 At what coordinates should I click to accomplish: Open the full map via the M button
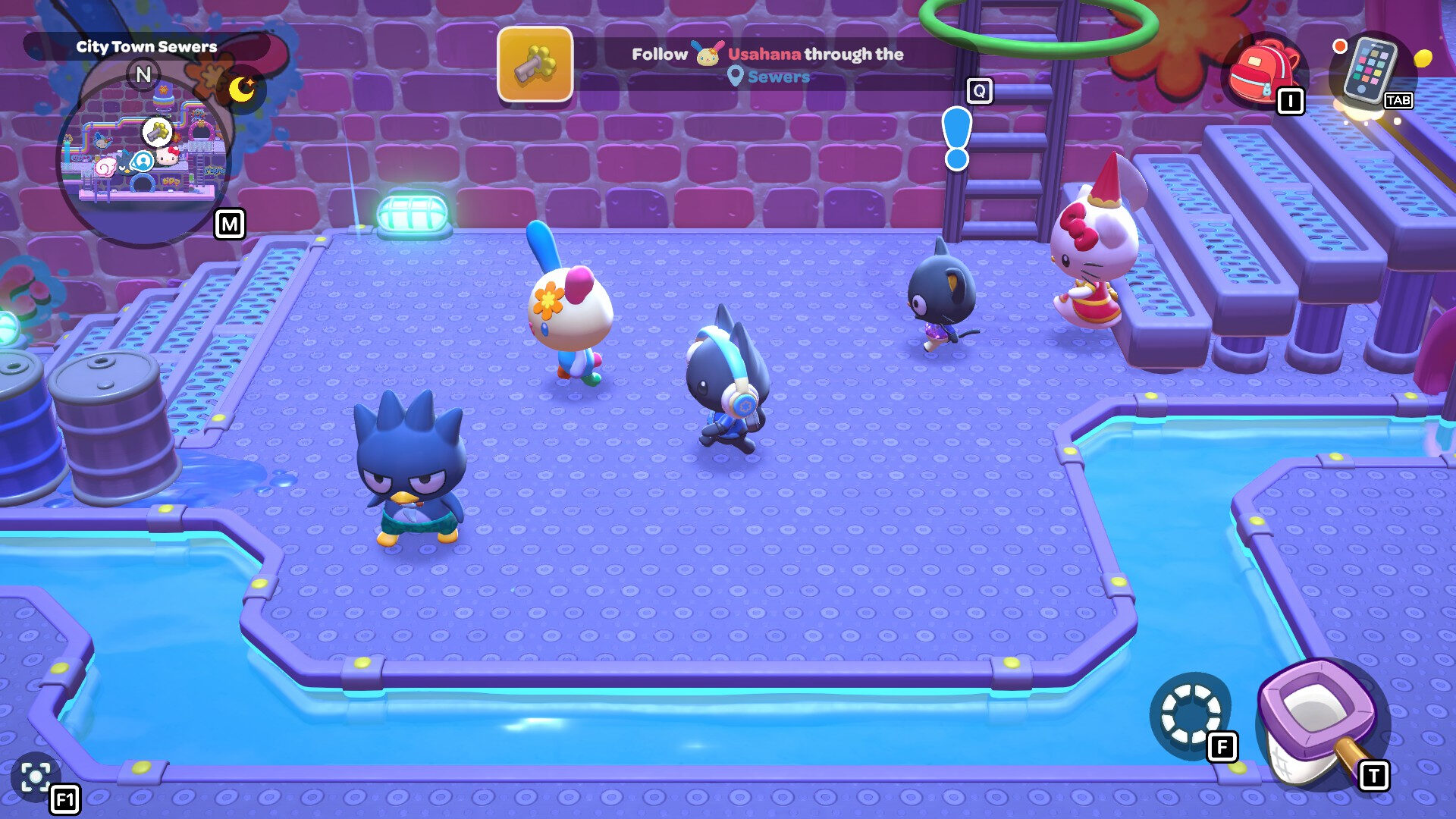pos(230,224)
